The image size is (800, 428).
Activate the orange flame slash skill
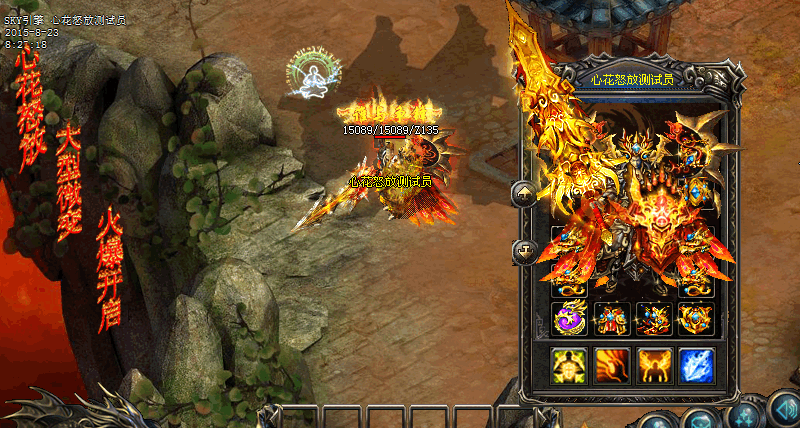[x=611, y=365]
